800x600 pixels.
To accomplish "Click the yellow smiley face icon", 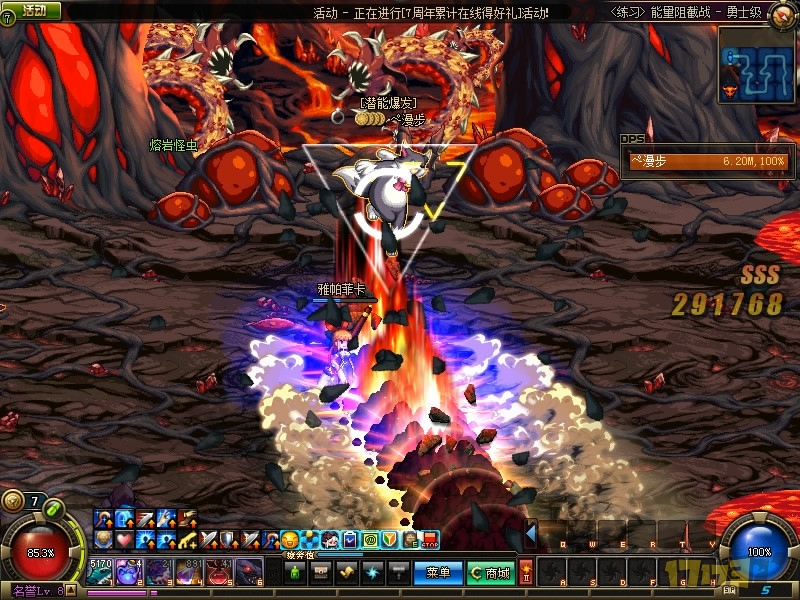I will pyautogui.click(x=289, y=540).
